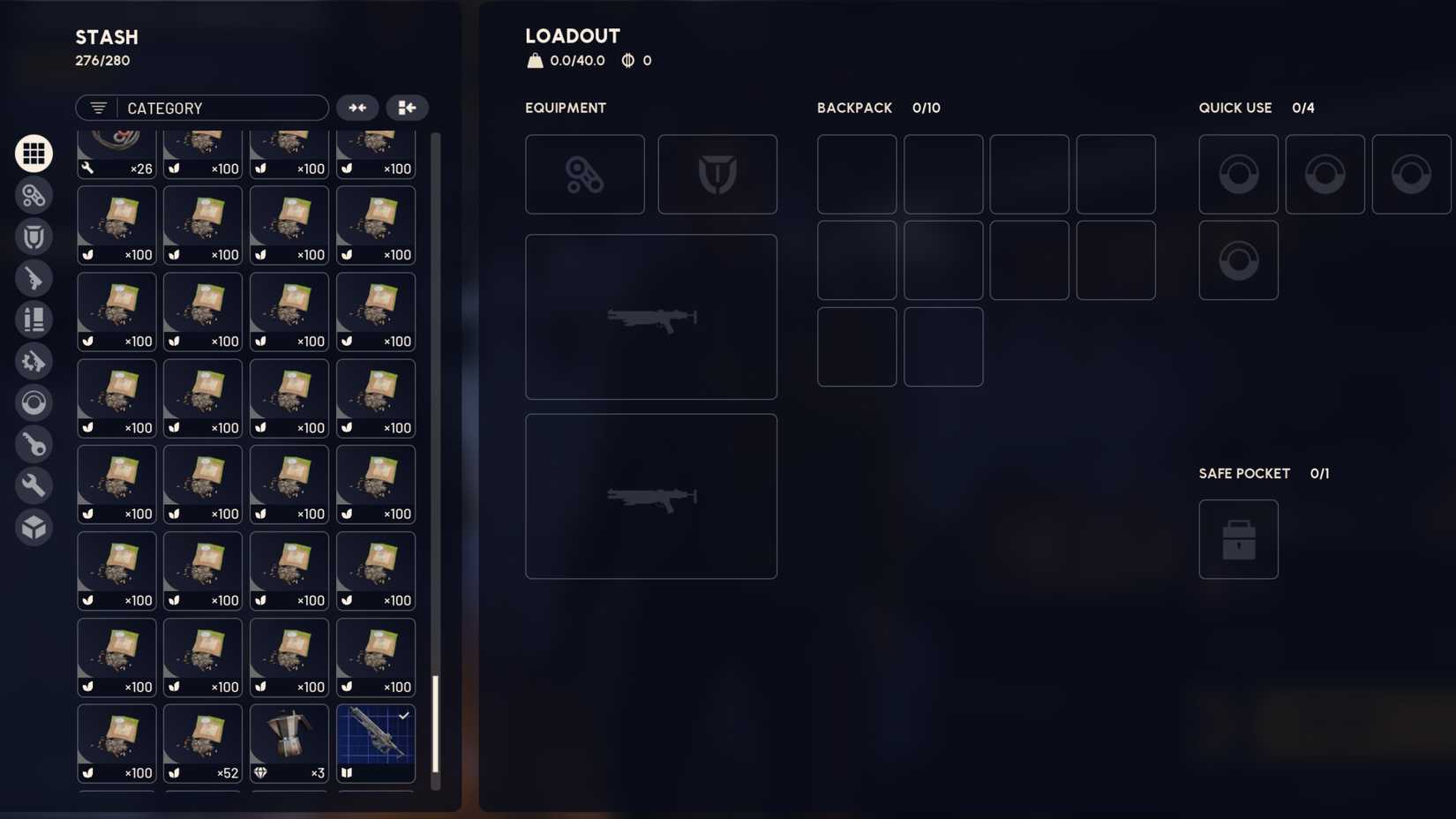The image size is (1456, 819).
Task: Select the Ammunition filter icon
Action: pos(34,319)
